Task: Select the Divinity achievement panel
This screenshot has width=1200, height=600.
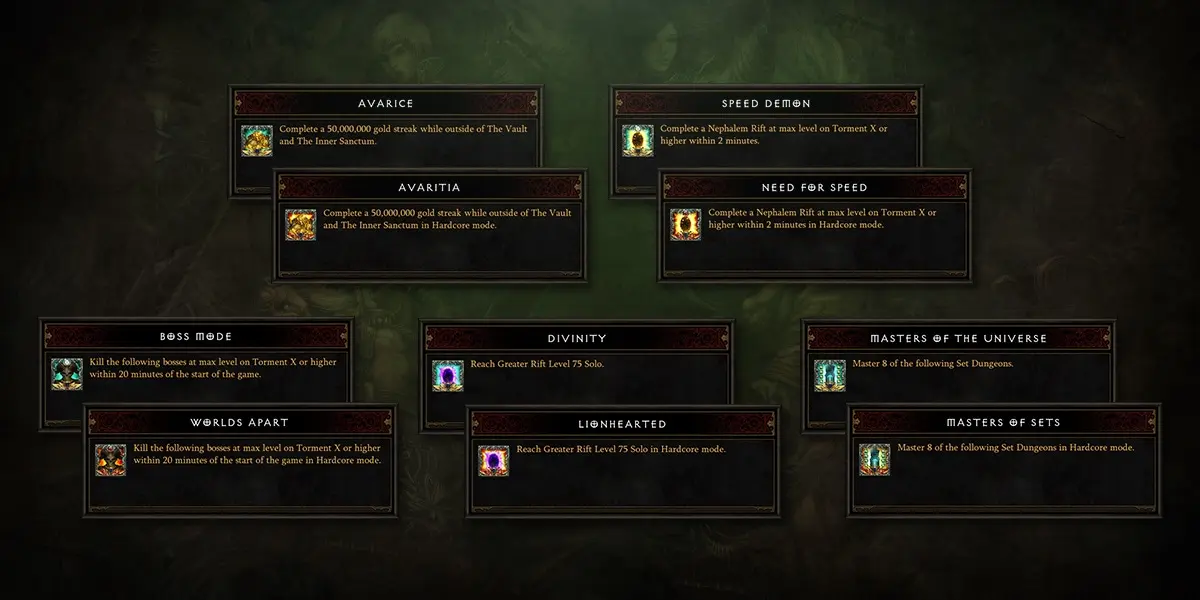Action: pyautogui.click(x=577, y=338)
